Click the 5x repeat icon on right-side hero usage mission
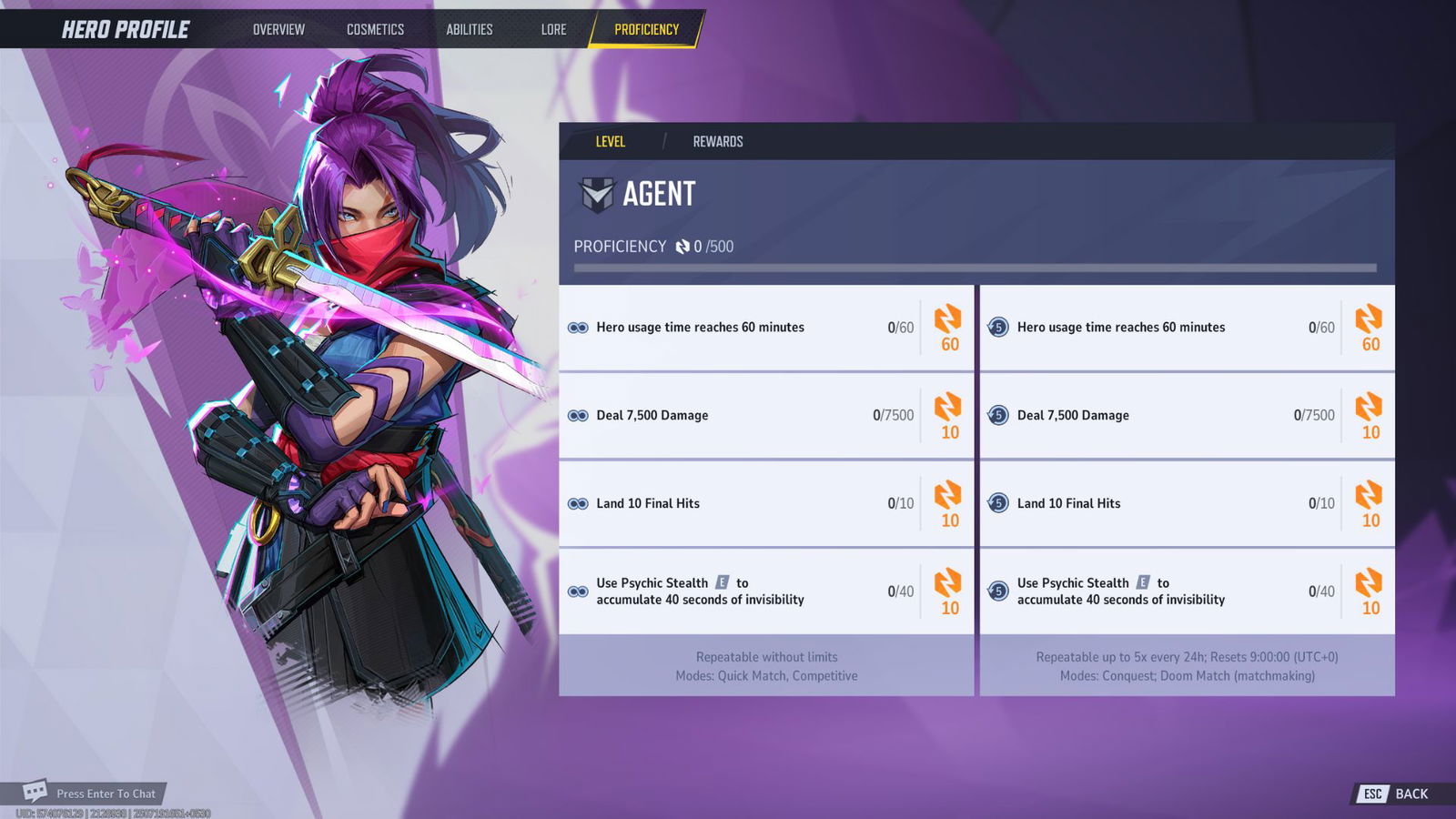This screenshot has height=819, width=1456. (x=996, y=328)
